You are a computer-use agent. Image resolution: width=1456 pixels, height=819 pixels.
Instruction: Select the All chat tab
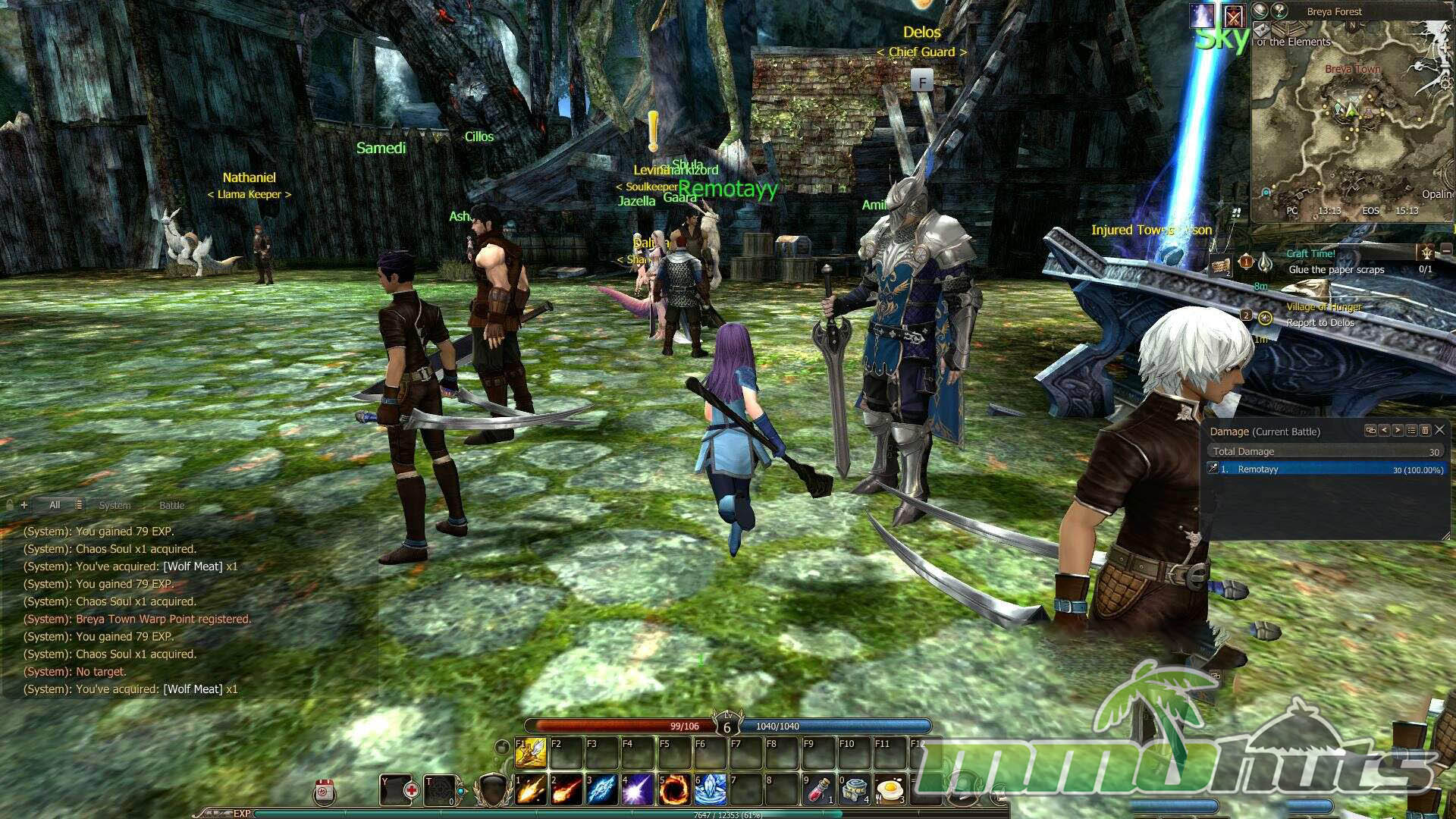[x=55, y=505]
